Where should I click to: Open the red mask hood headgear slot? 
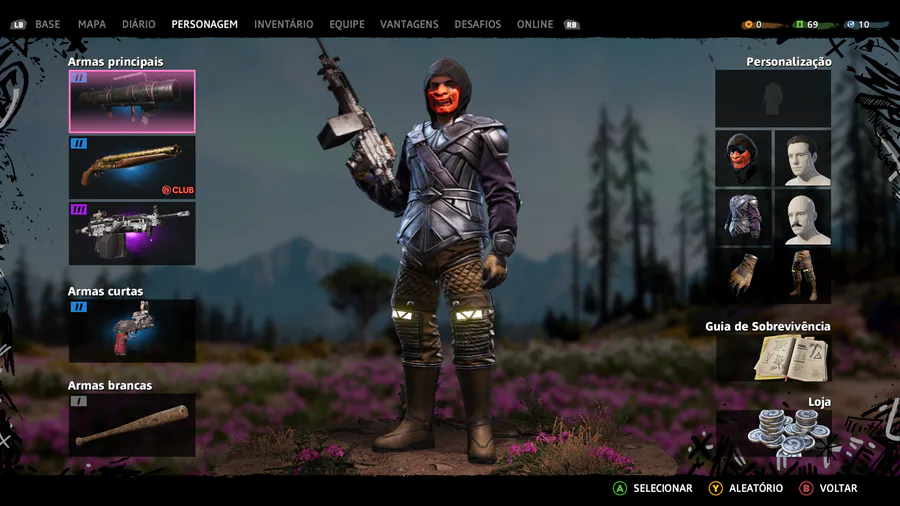(743, 159)
